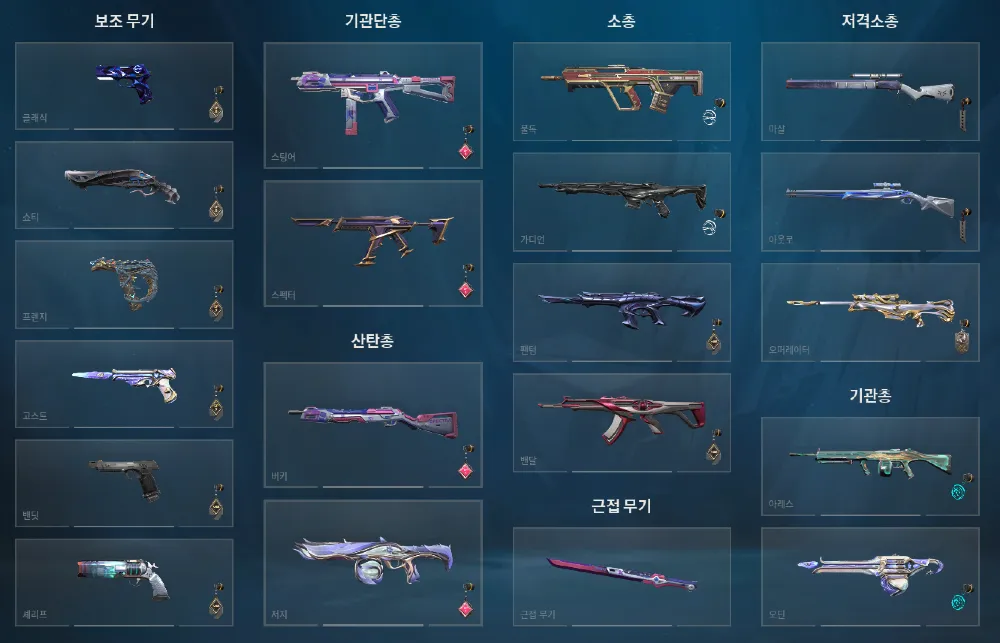Open the Shorty (쇼티) weapon slot
Viewport: 1000px width, 643px height.
pyautogui.click(x=124, y=185)
